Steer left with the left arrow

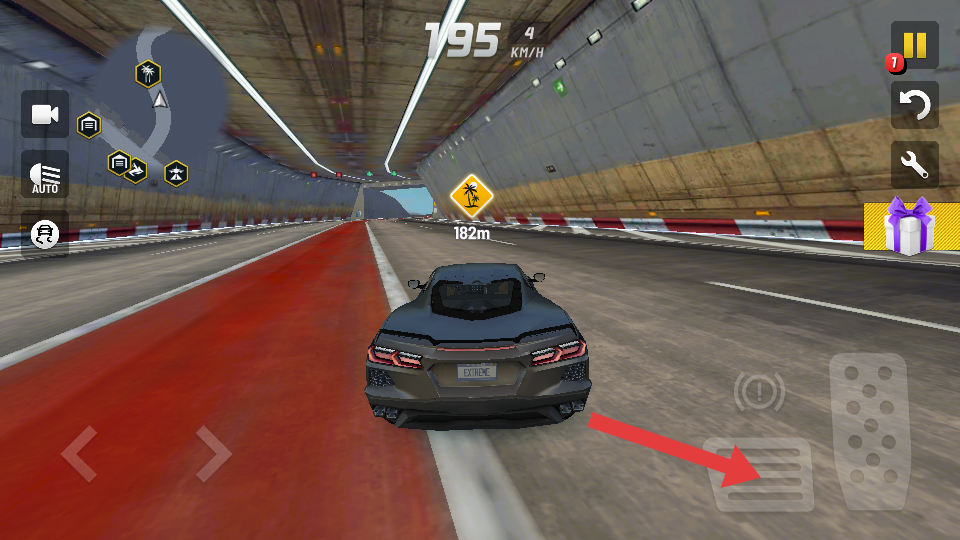pyautogui.click(x=79, y=453)
